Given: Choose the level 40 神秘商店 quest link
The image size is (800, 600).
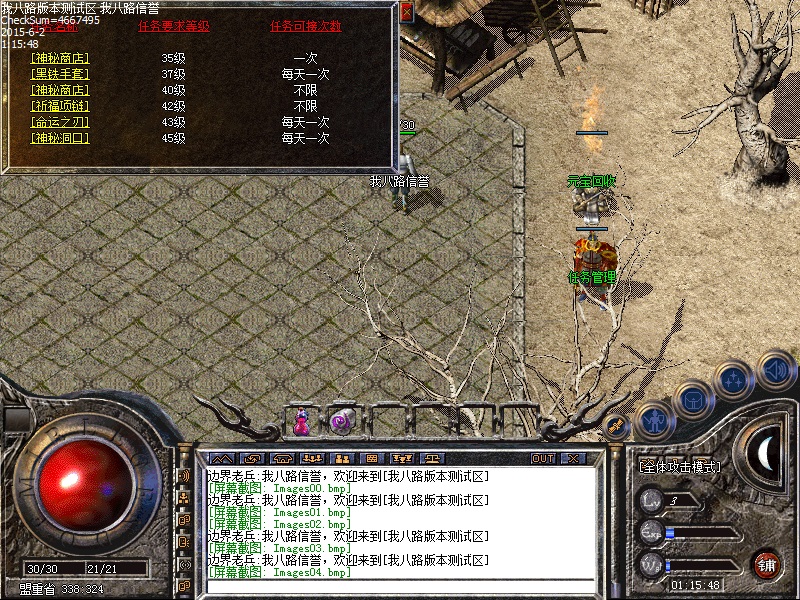Looking at the screenshot, I should coord(60,90).
